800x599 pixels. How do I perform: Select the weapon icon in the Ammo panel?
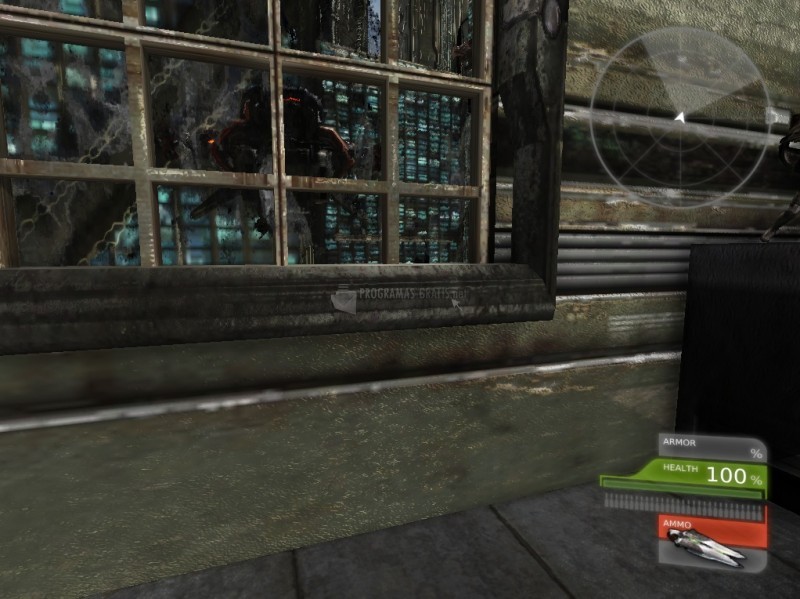(707, 544)
